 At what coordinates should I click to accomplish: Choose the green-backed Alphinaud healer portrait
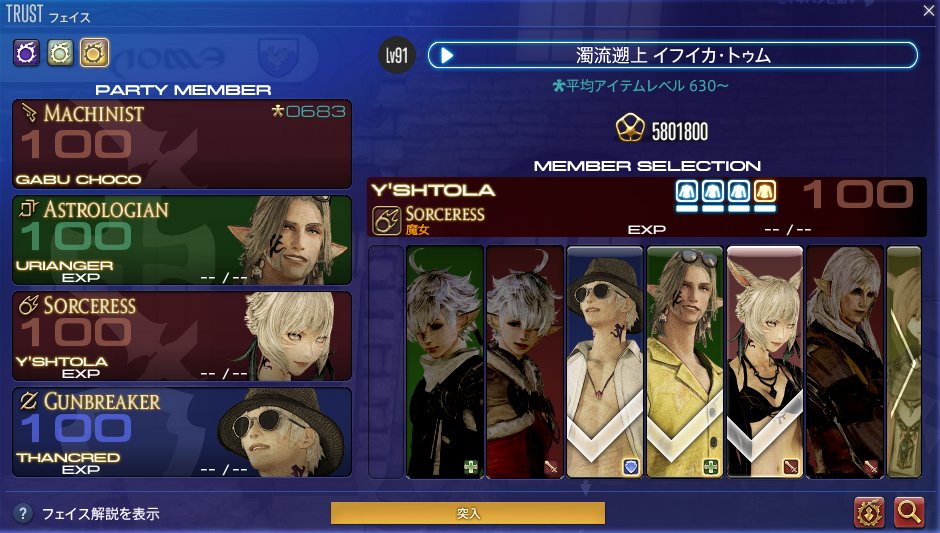[x=445, y=360]
